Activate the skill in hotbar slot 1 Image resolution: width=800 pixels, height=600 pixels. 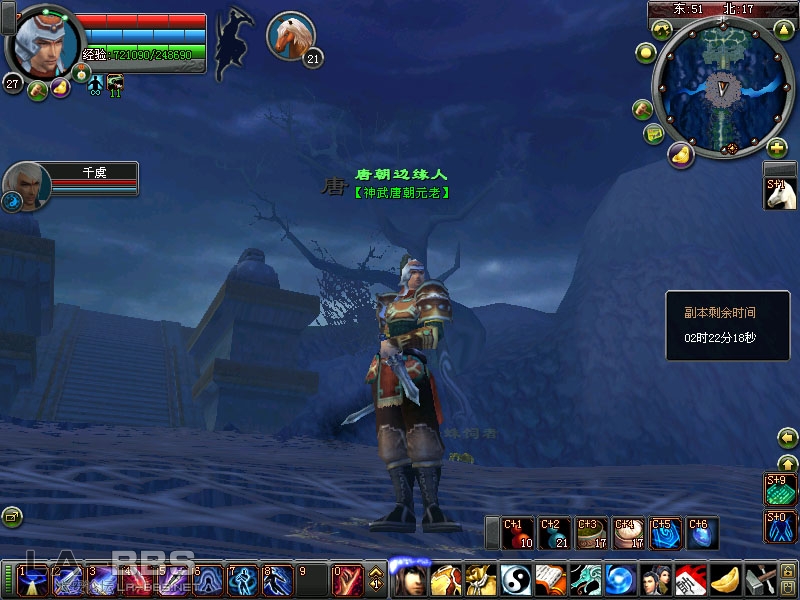pyautogui.click(x=31, y=581)
